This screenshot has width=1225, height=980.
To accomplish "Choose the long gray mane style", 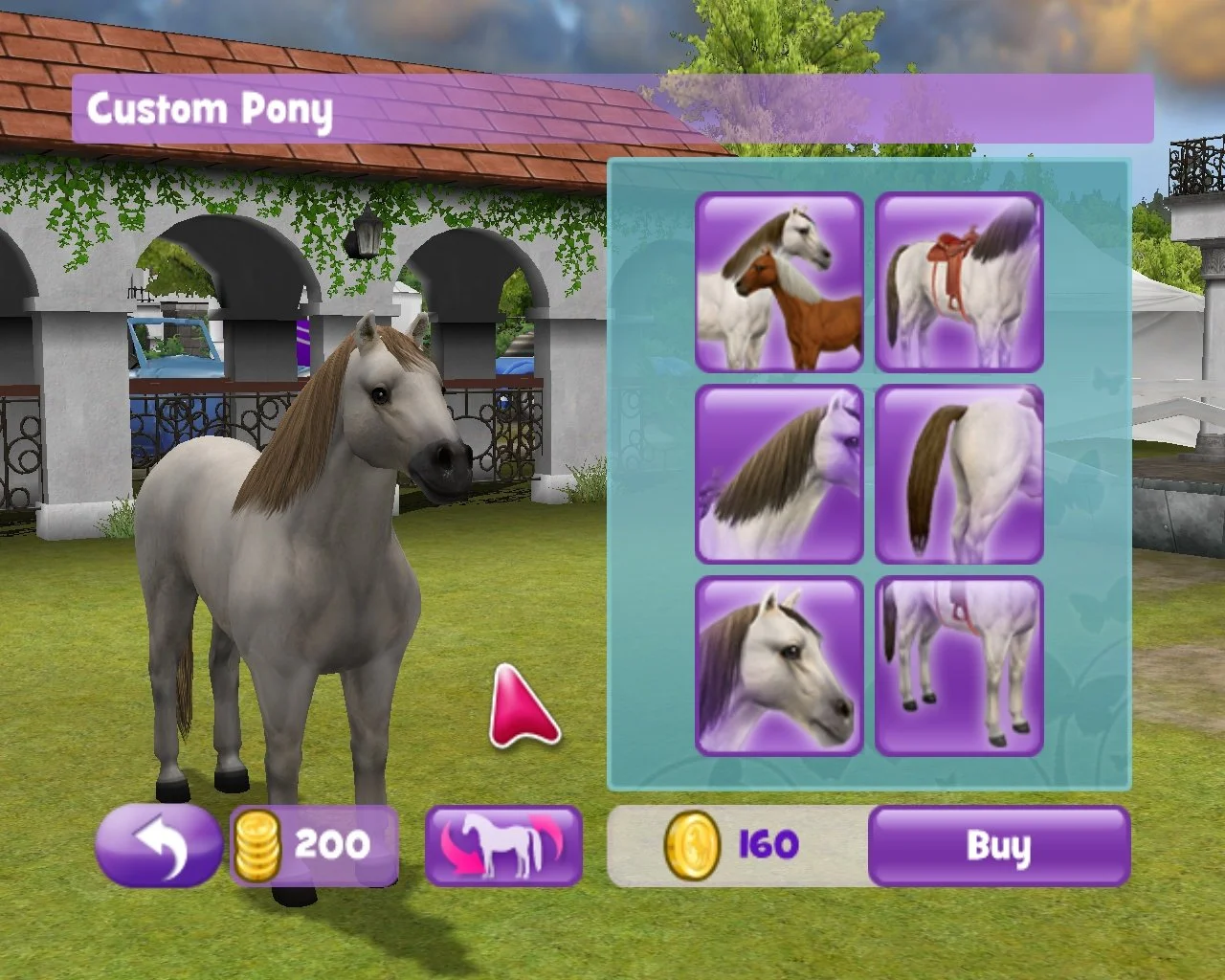I will (778, 472).
